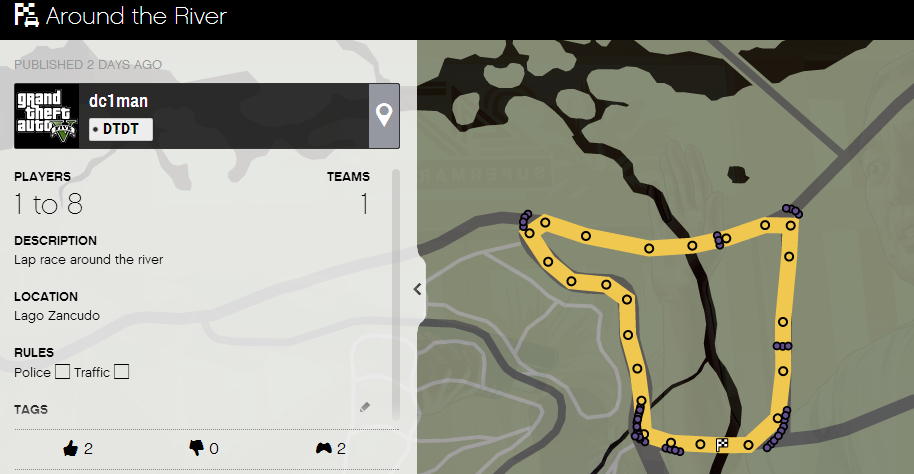
Task: Toggle the Traffic rule checkbox
Action: tap(122, 373)
